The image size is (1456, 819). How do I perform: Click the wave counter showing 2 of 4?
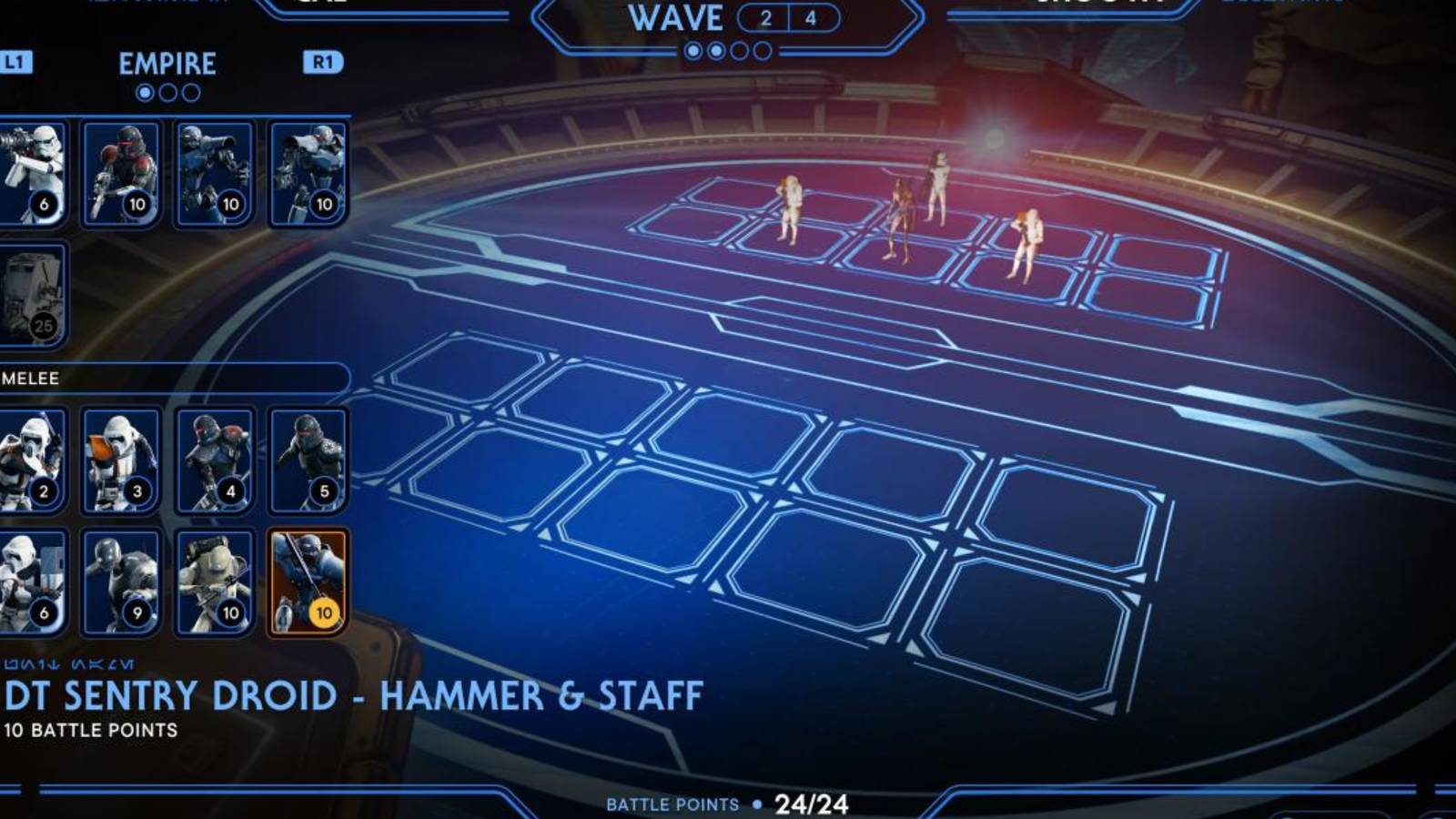790,15
